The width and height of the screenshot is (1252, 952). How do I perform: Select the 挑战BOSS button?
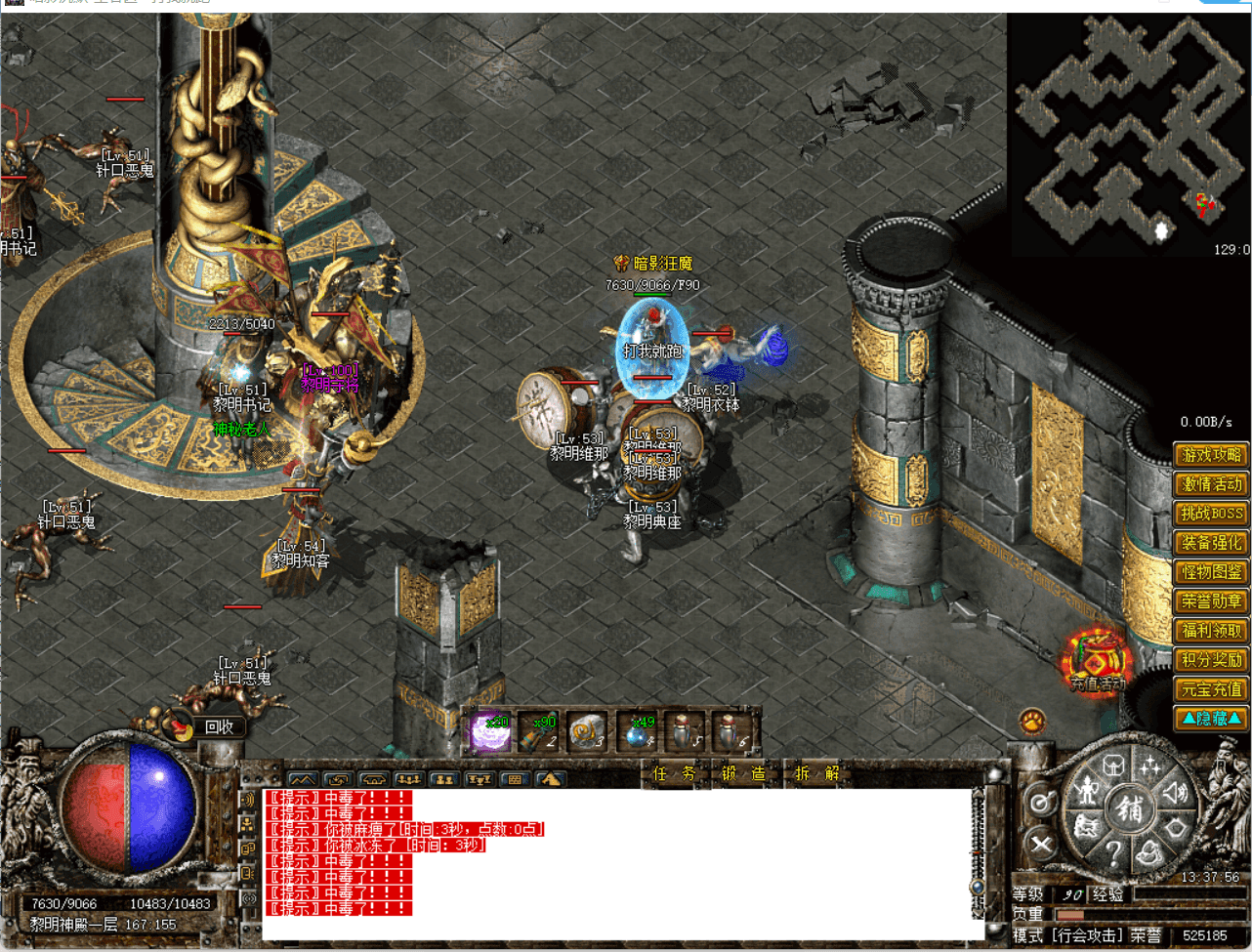click(1211, 514)
